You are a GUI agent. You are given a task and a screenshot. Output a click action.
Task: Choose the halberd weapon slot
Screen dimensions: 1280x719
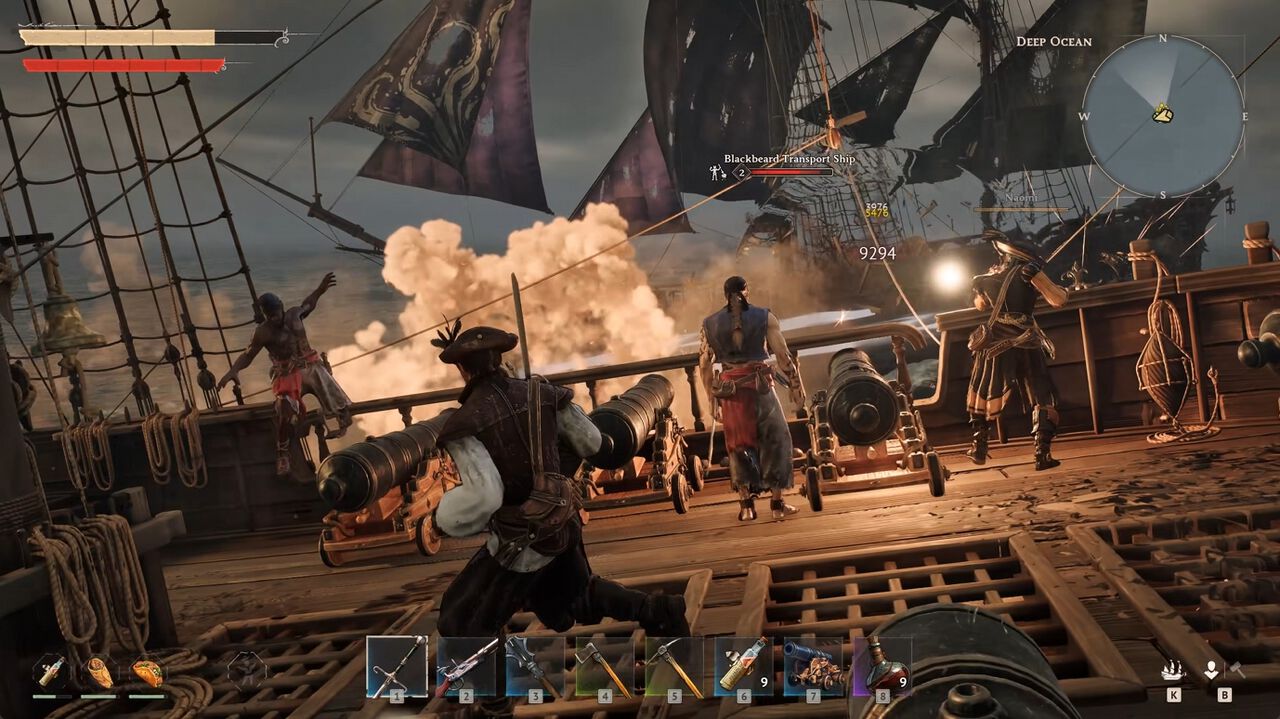(535, 666)
